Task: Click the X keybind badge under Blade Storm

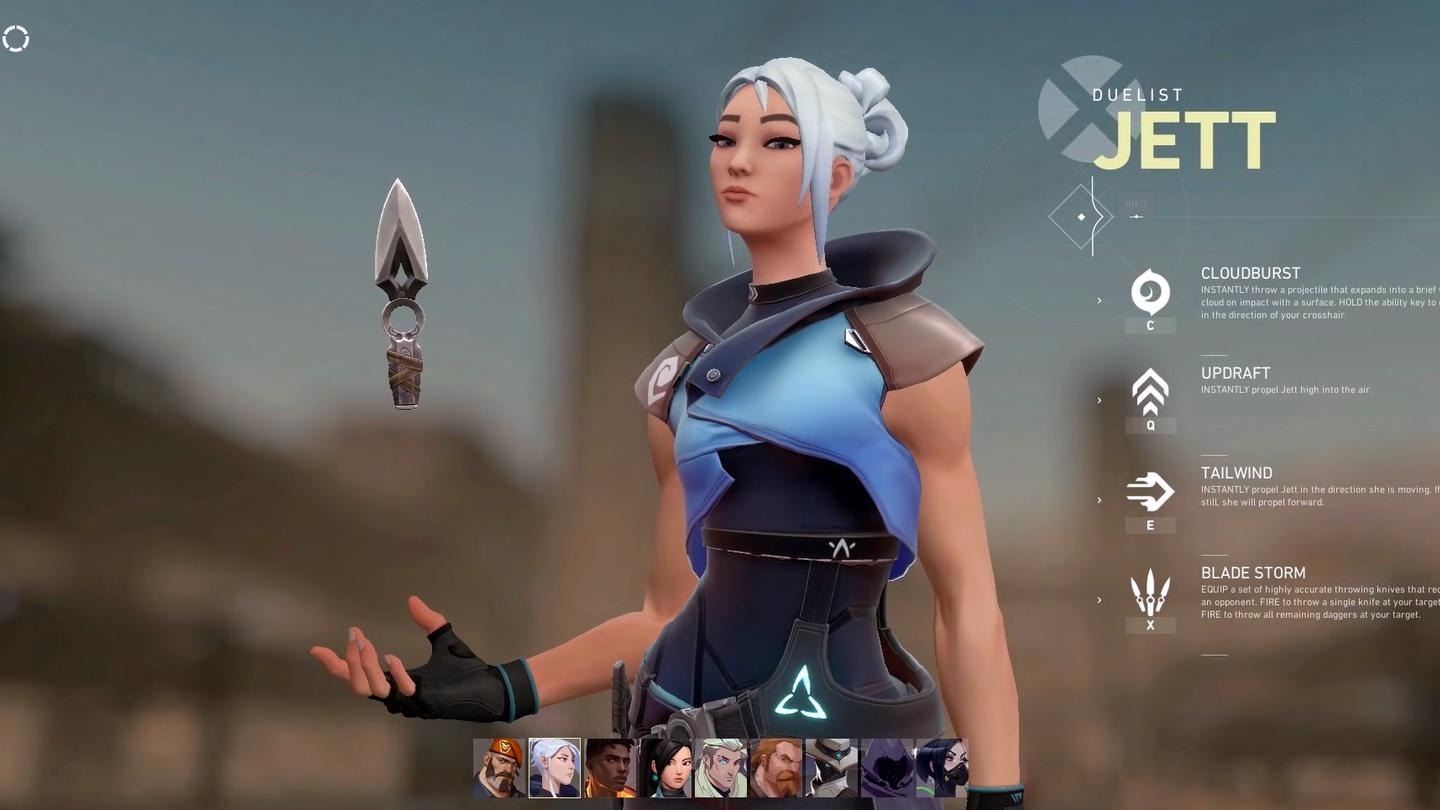Action: pyautogui.click(x=1150, y=625)
